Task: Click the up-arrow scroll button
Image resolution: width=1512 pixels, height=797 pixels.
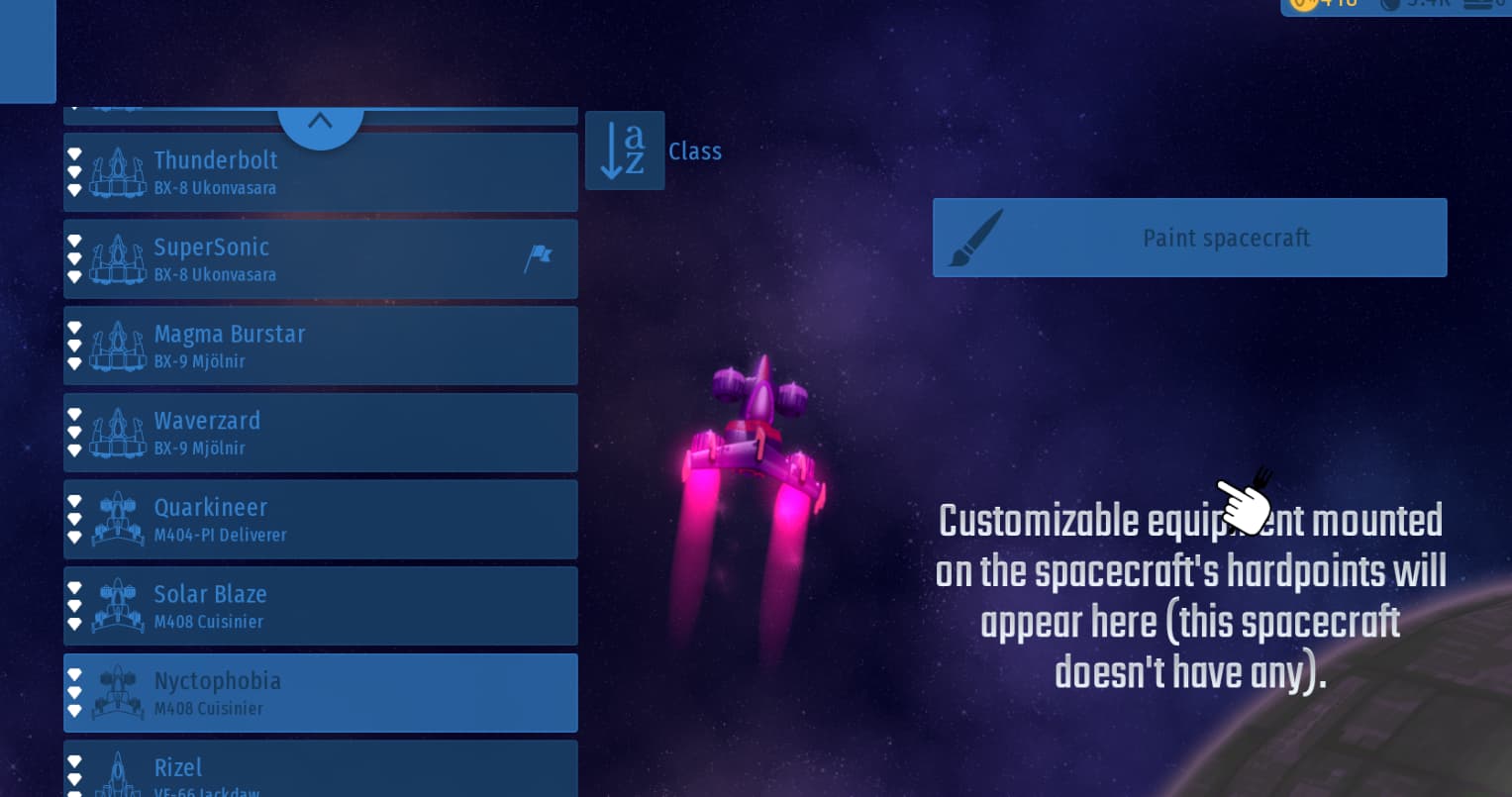Action: (320, 123)
